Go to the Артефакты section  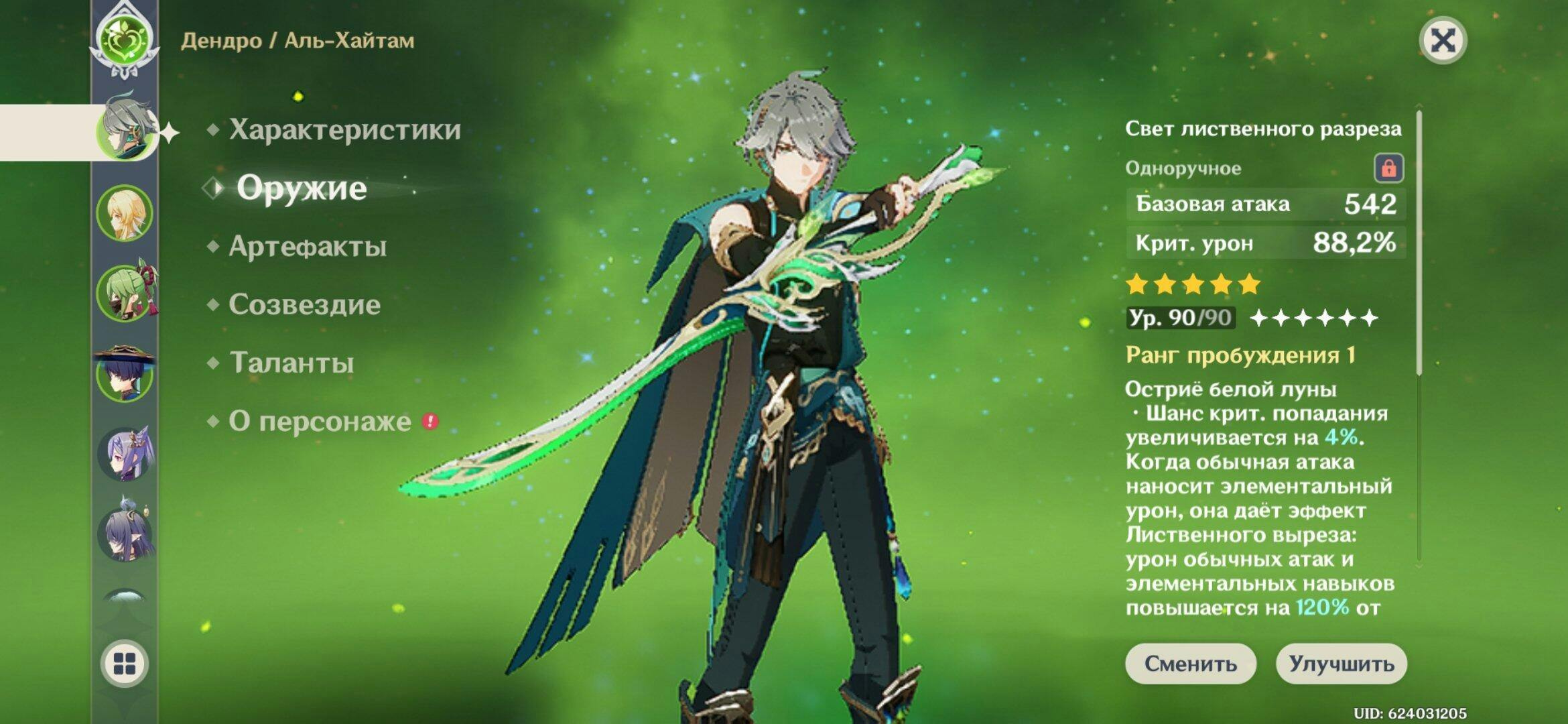(x=308, y=247)
